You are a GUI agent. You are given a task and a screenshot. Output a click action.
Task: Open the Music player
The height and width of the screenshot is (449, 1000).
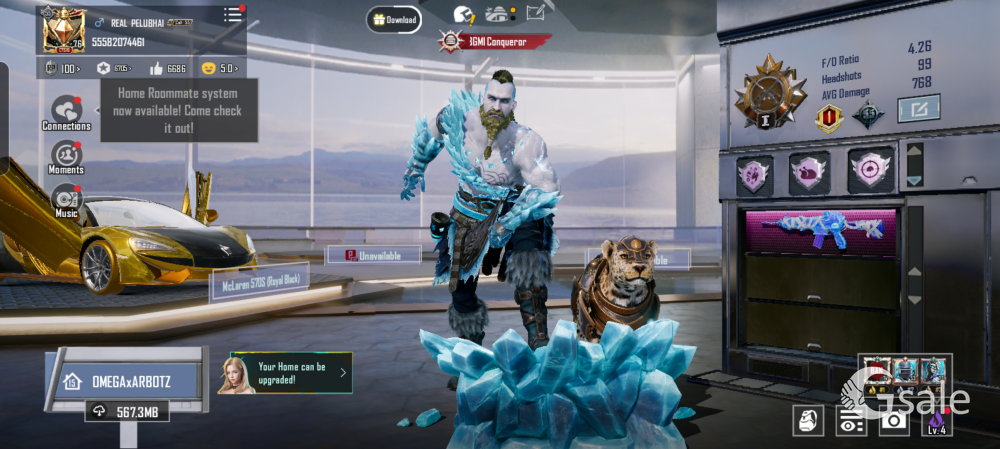pos(66,198)
